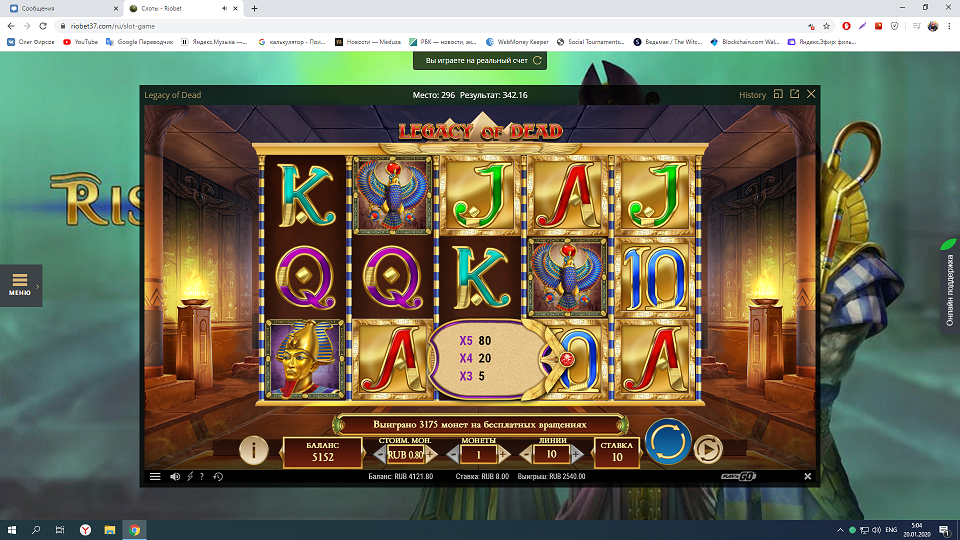Increase the coin value
This screenshot has width=960, height=540.
tap(430, 455)
